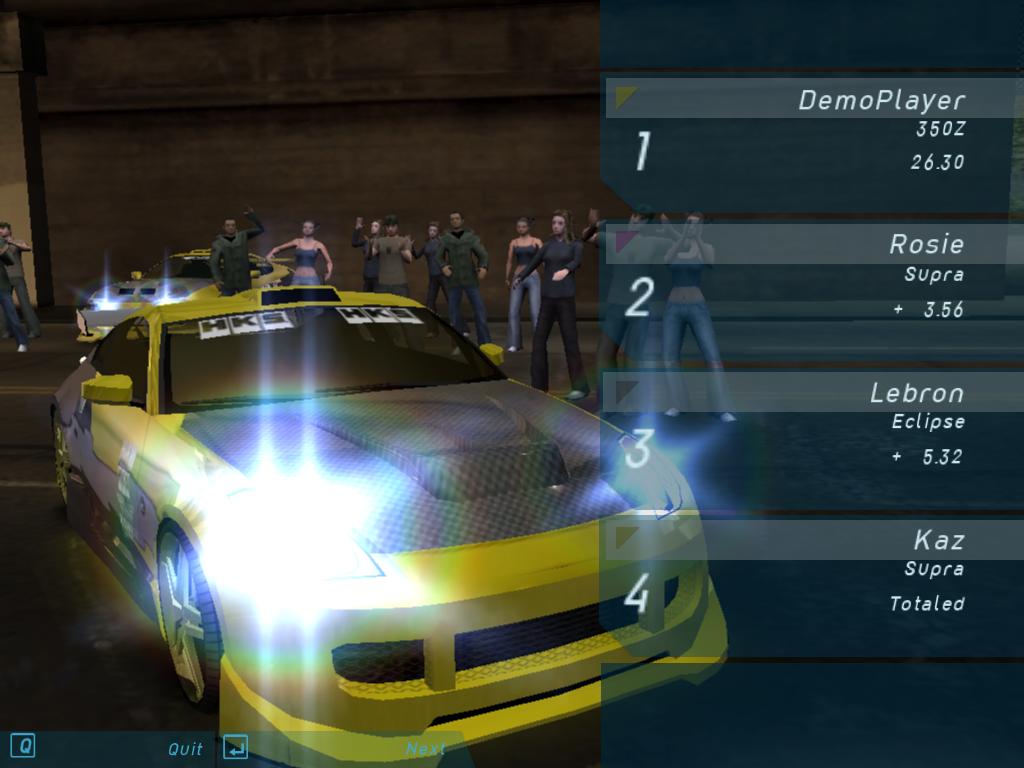The width and height of the screenshot is (1024, 768).
Task: Select the Quit option
Action: 185,748
